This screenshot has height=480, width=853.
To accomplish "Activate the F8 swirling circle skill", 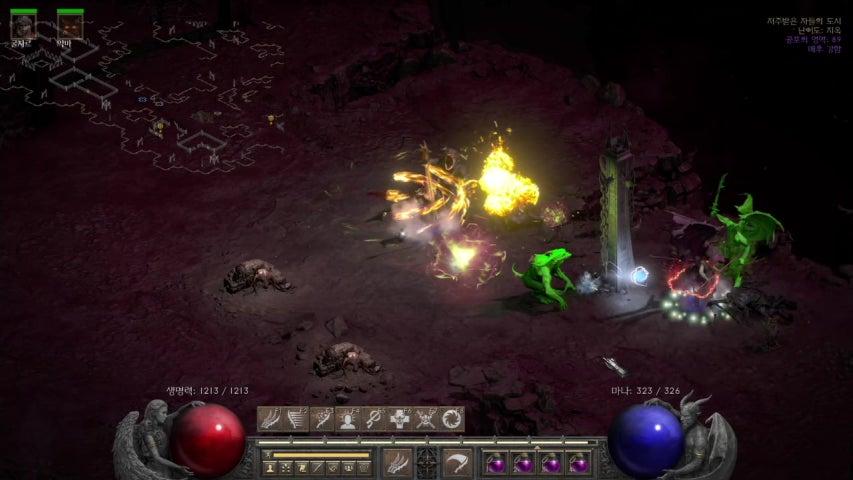I will coord(452,419).
